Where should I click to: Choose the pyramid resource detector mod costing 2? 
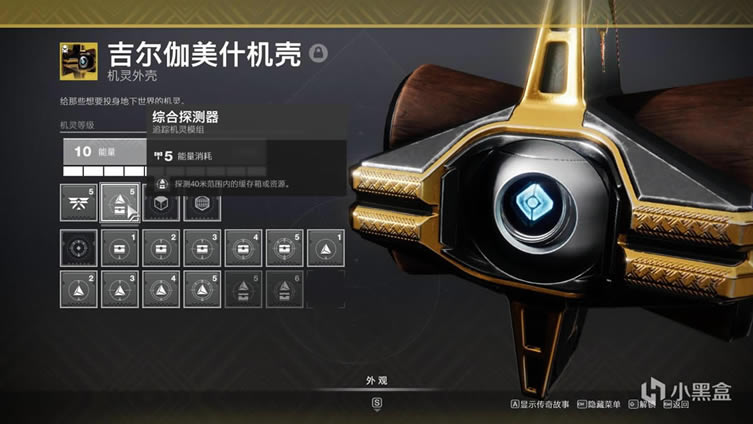[x=78, y=289]
